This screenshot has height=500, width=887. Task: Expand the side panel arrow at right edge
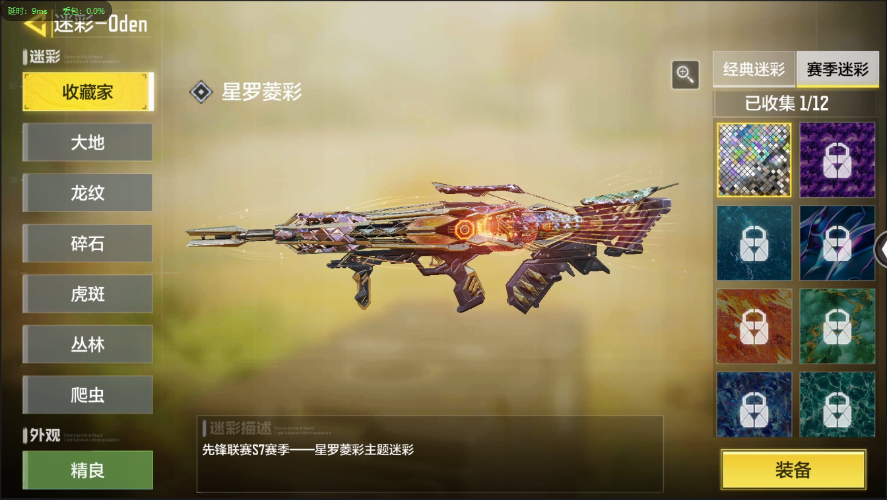tap(881, 249)
